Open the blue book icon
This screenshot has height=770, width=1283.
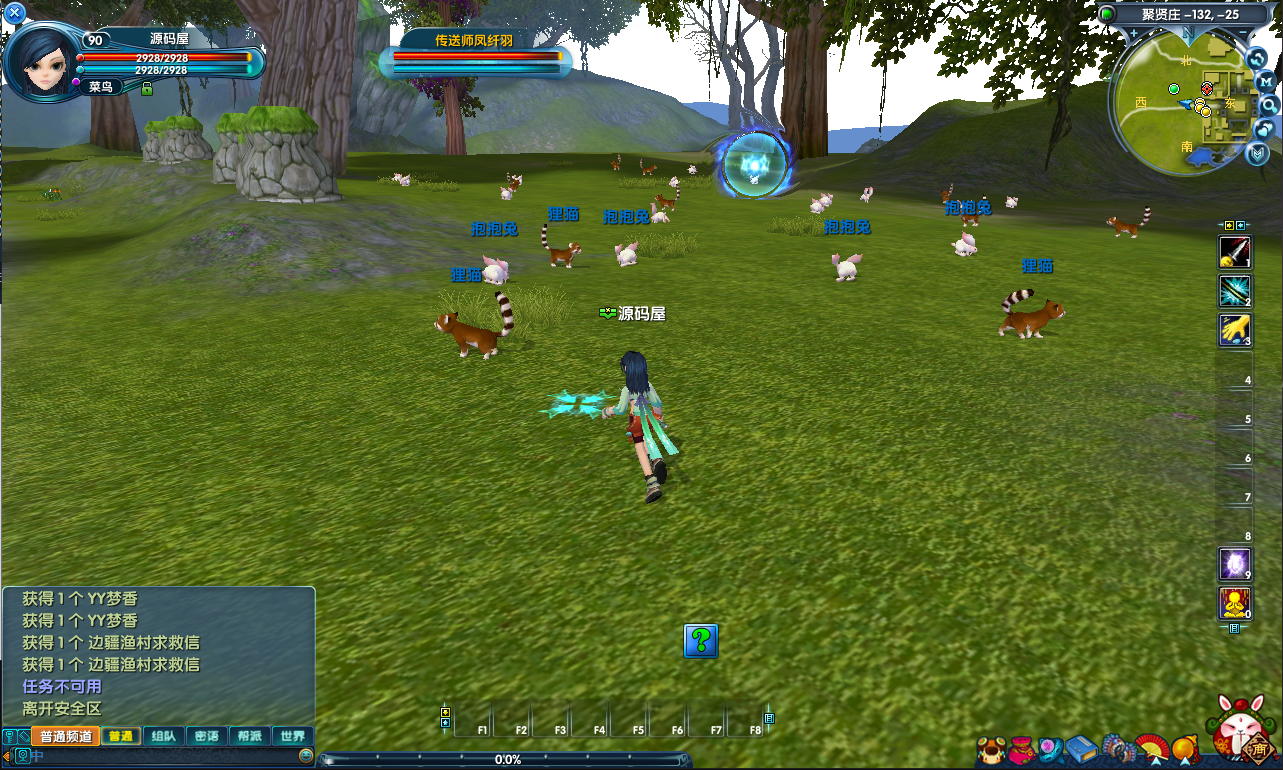coord(1081,749)
